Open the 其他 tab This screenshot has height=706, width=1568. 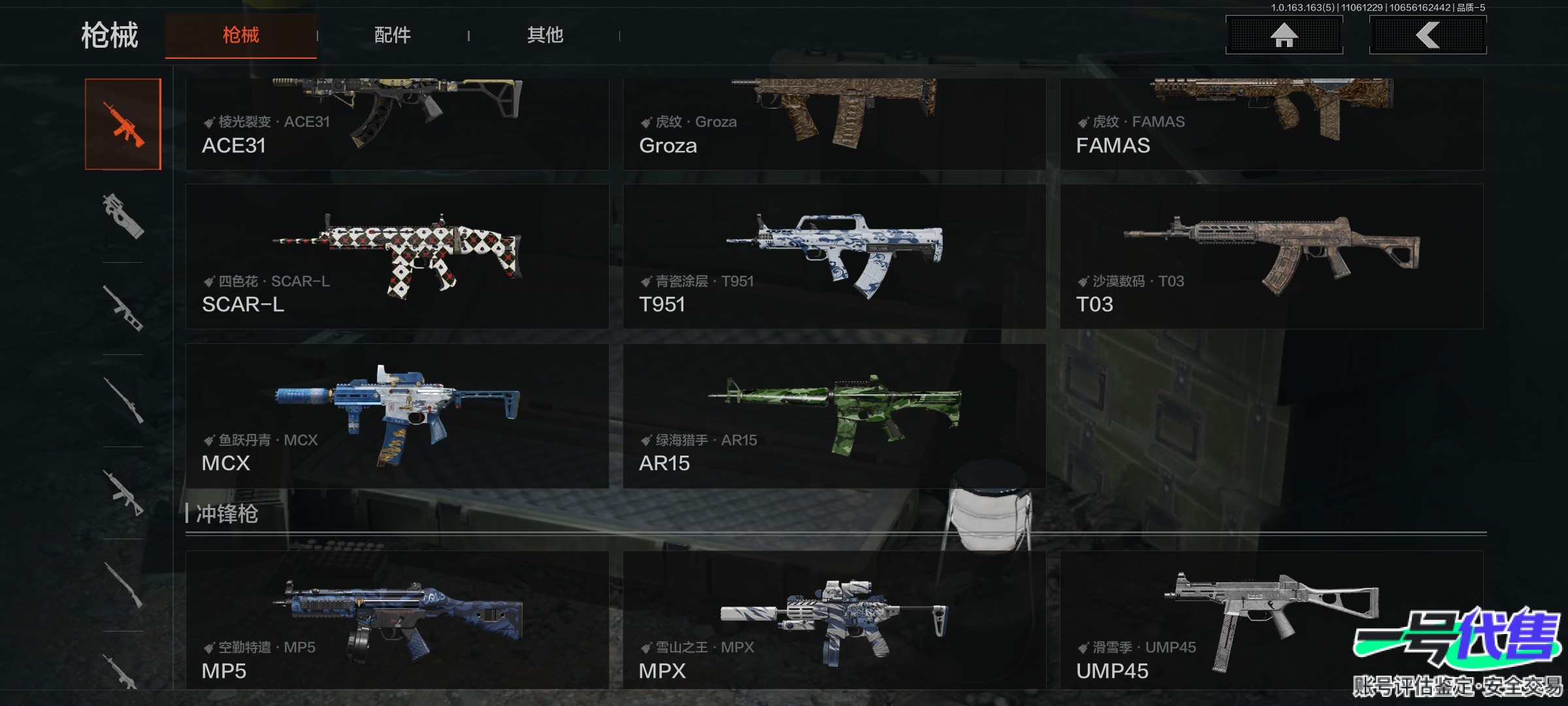pos(545,35)
